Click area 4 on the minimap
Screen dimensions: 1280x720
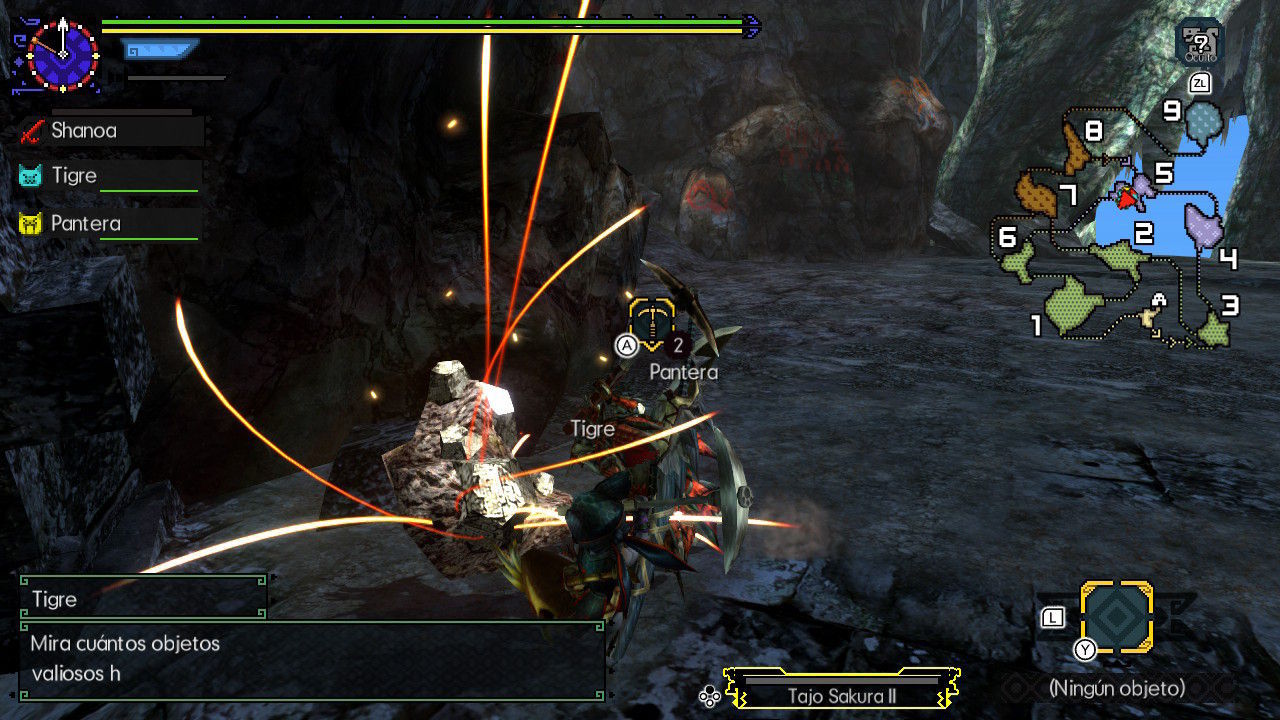1204,227
